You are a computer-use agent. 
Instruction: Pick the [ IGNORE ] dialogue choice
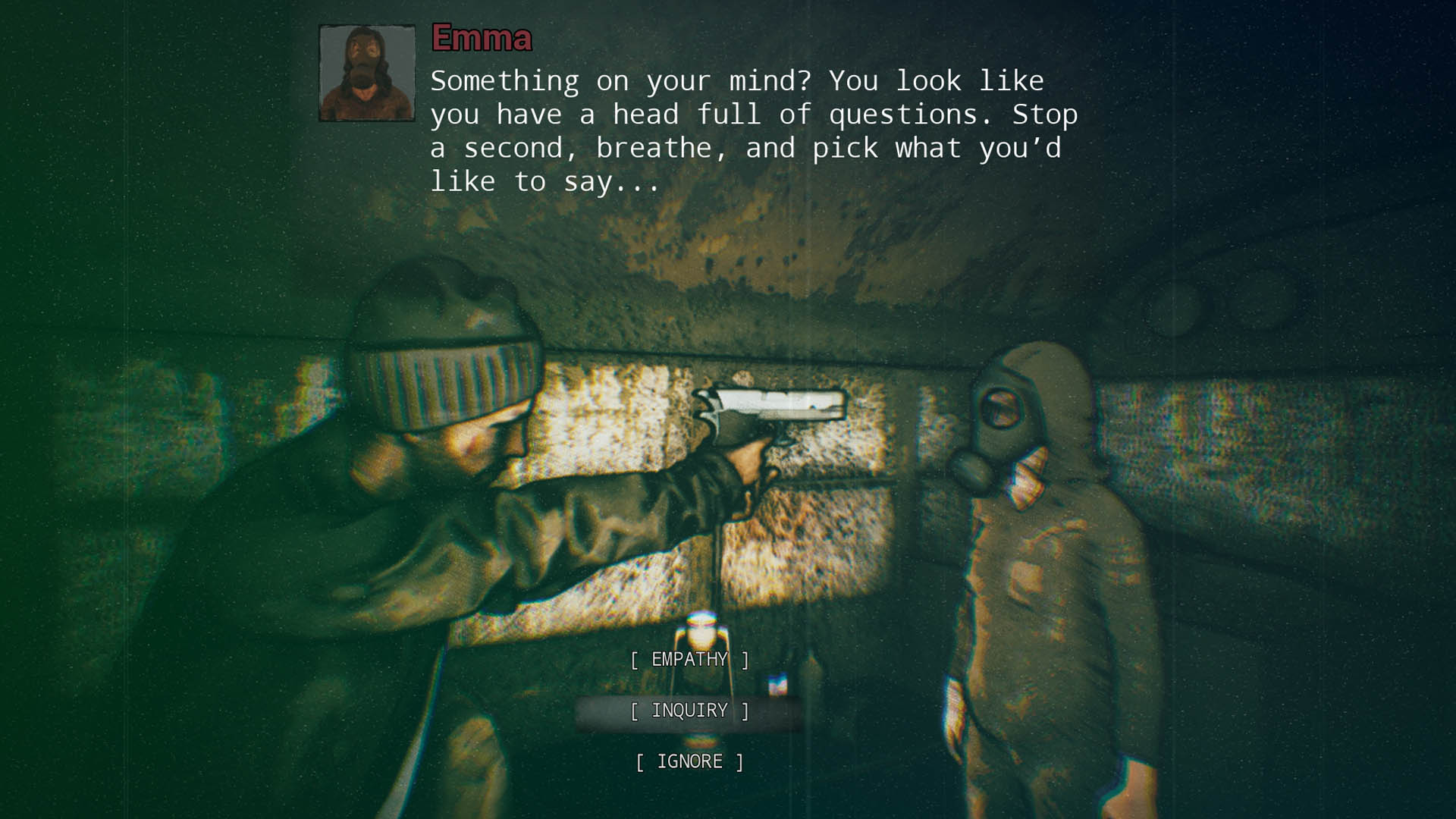(689, 761)
